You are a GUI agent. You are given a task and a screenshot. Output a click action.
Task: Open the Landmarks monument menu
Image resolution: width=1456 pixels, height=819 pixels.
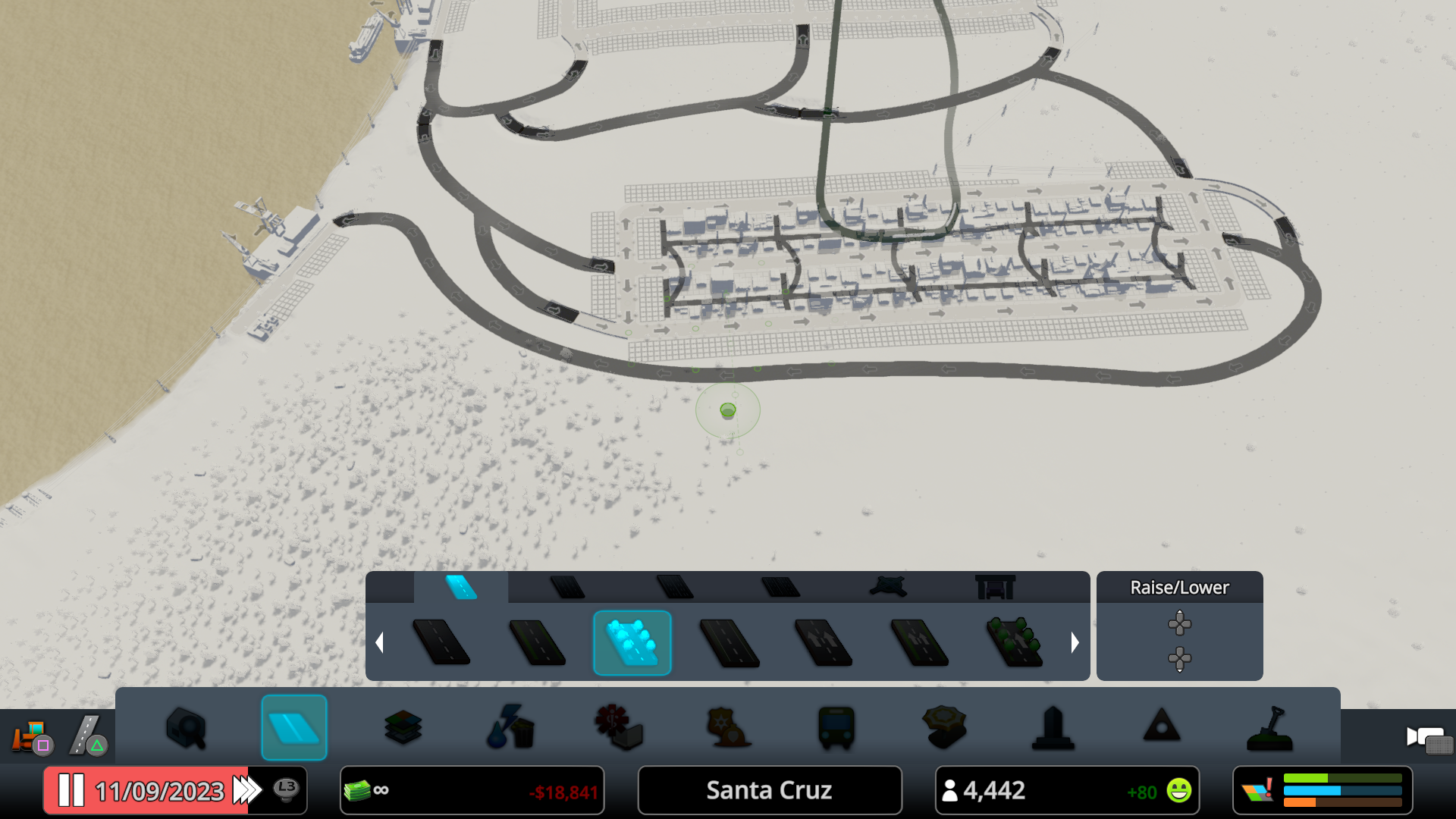1054,728
